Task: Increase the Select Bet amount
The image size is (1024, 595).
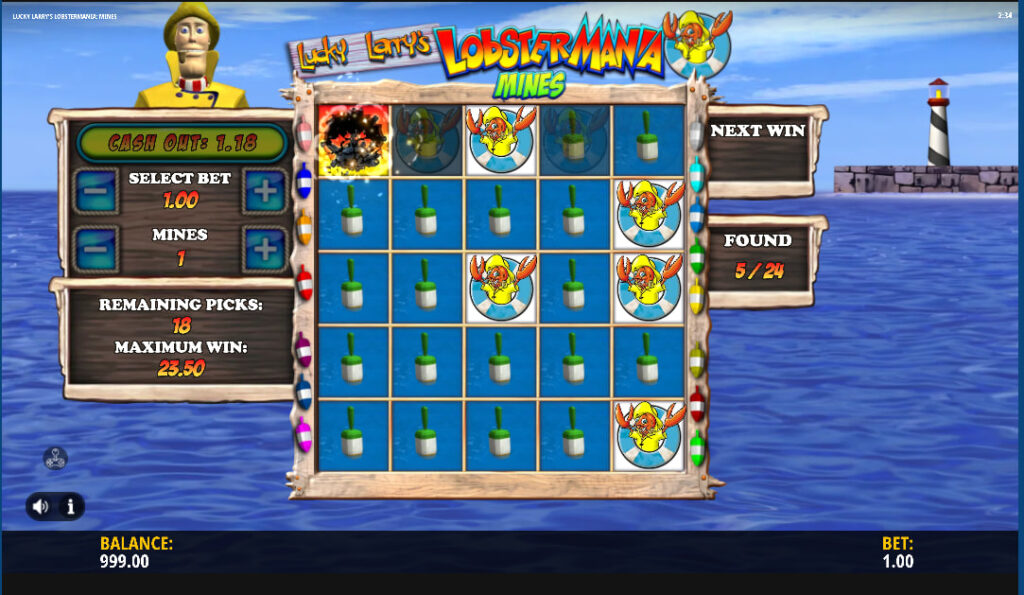Action: tap(265, 190)
